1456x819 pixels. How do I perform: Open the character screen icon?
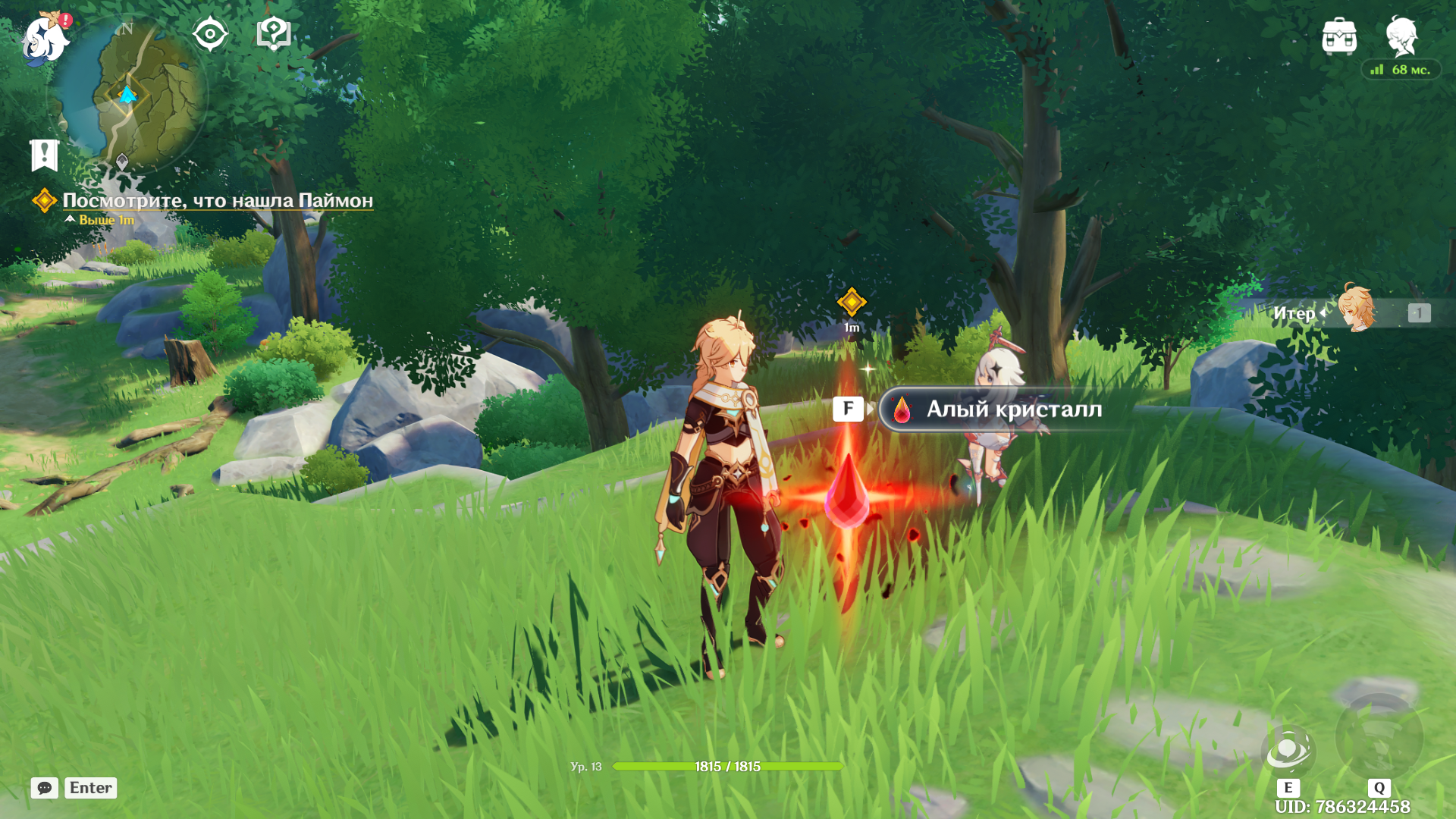[1401, 36]
